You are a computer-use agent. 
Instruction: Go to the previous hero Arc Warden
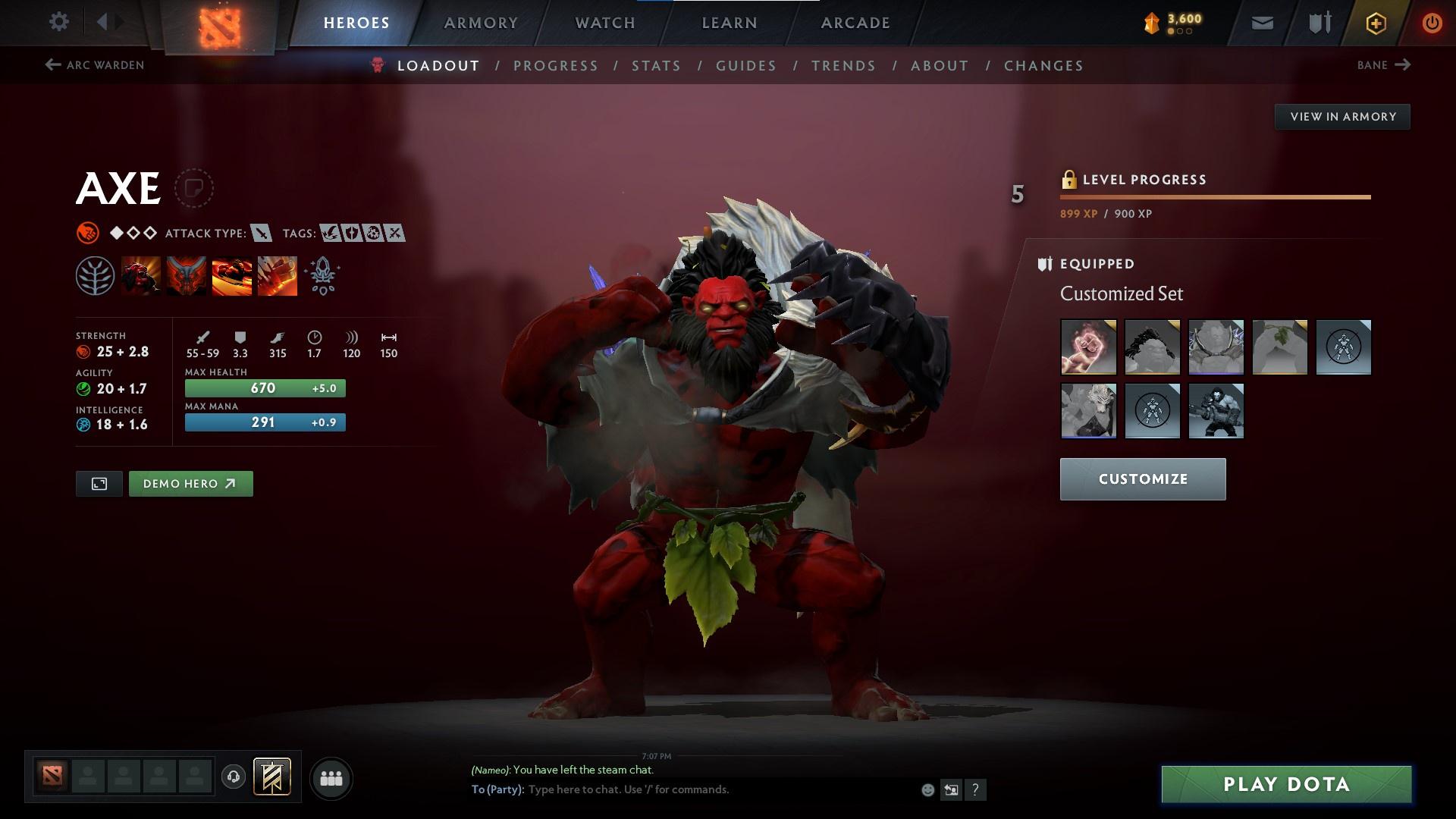[95, 65]
